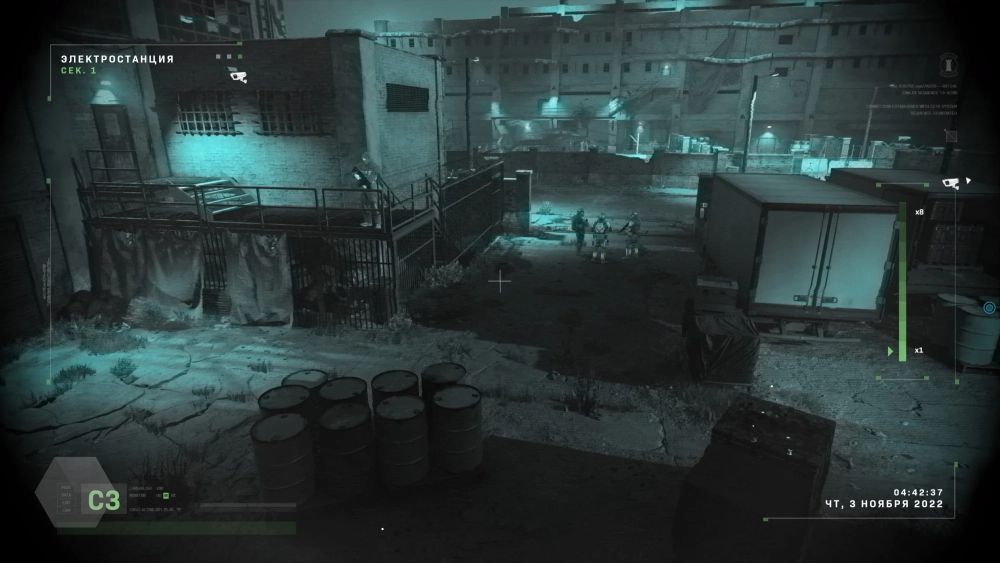Select the blue circular marker at the right edge
Viewport: 1000px width, 563px height.
pyautogui.click(x=989, y=308)
